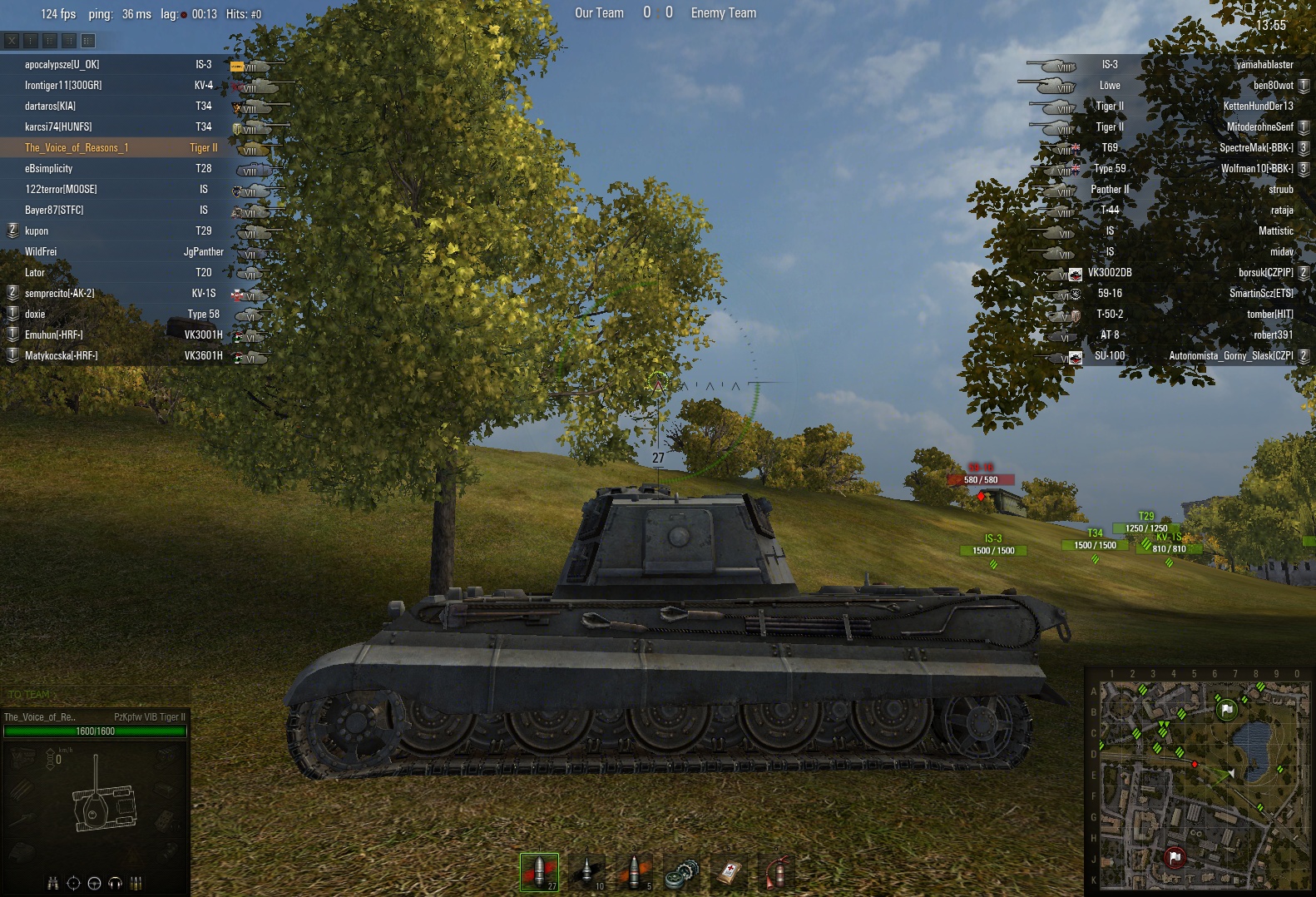Switch to the shell with 10 rounds

[x=586, y=871]
